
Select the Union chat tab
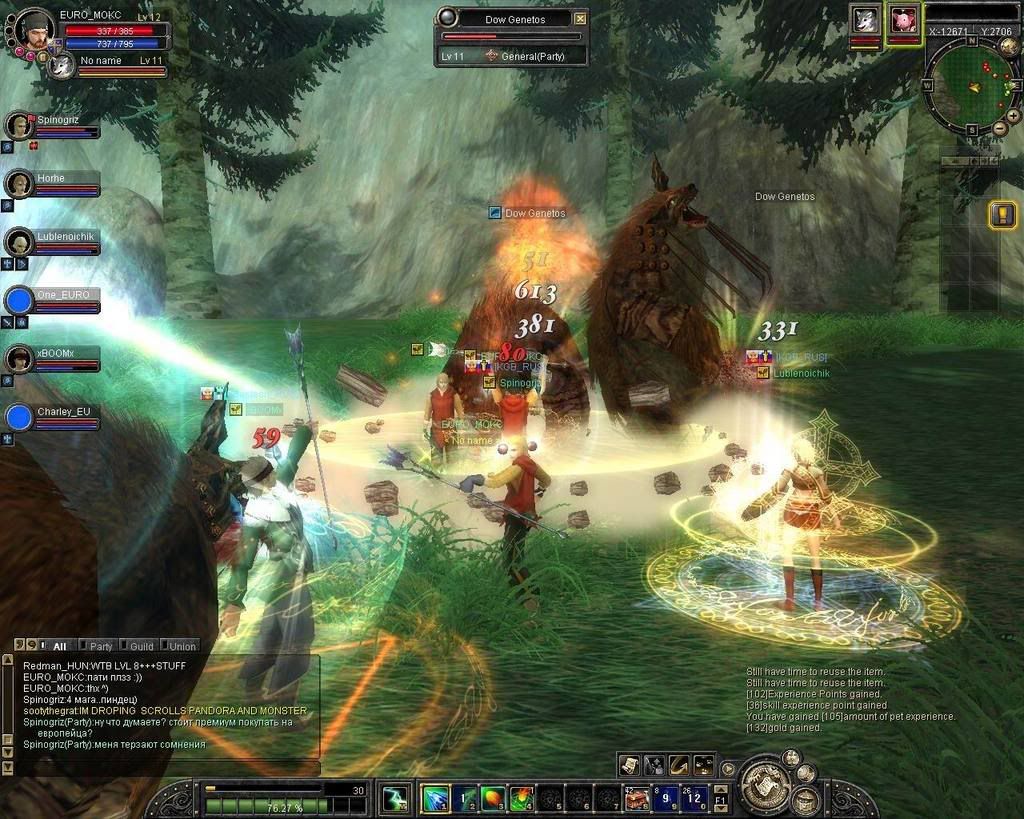coord(180,646)
